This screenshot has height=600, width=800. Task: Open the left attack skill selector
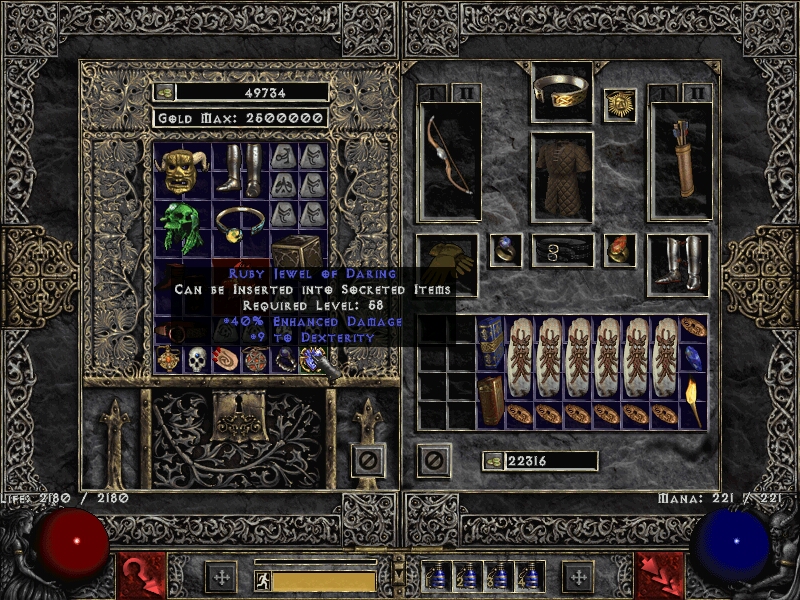click(x=142, y=575)
